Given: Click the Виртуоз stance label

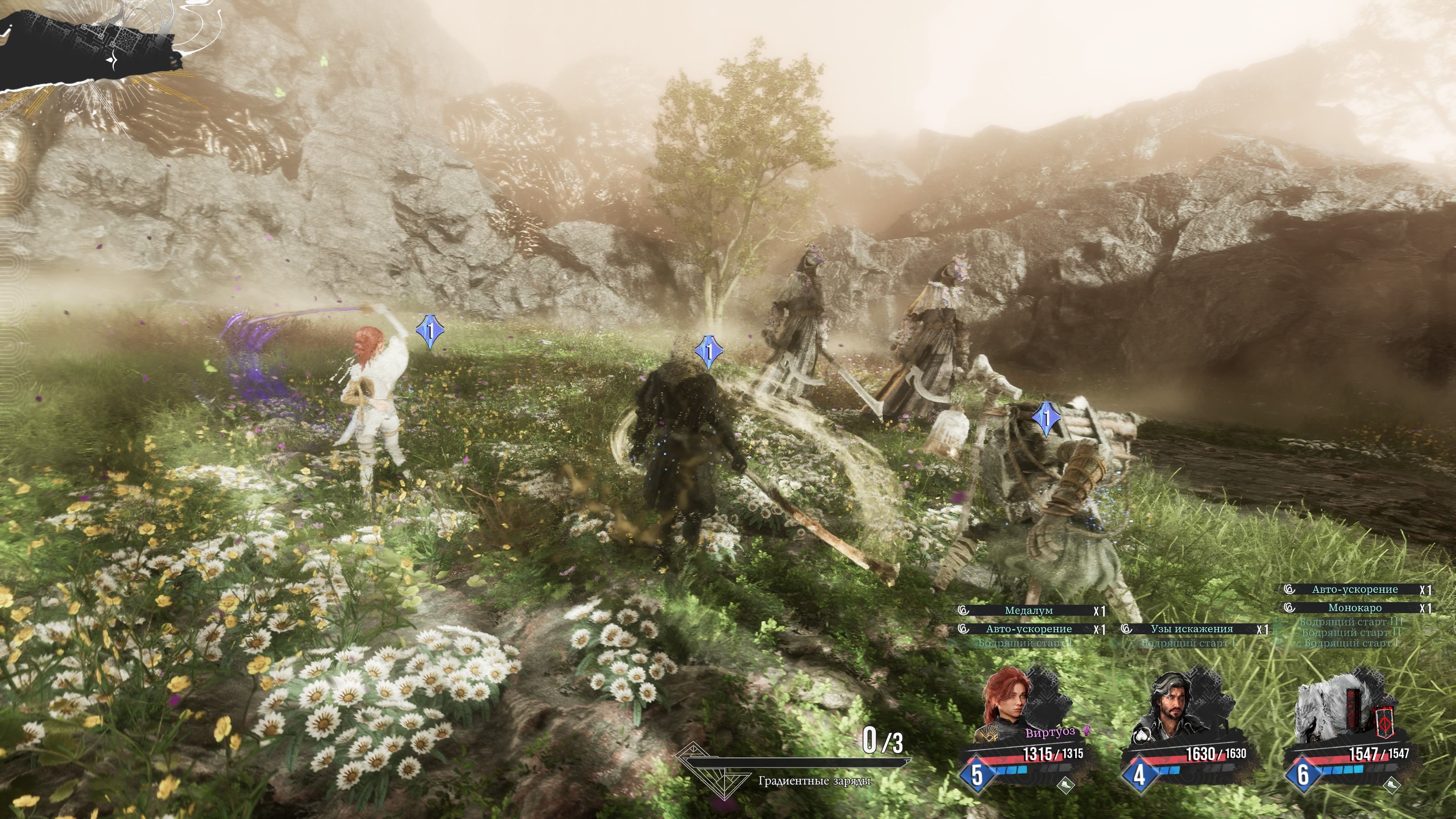Looking at the screenshot, I should (x=1050, y=733).
